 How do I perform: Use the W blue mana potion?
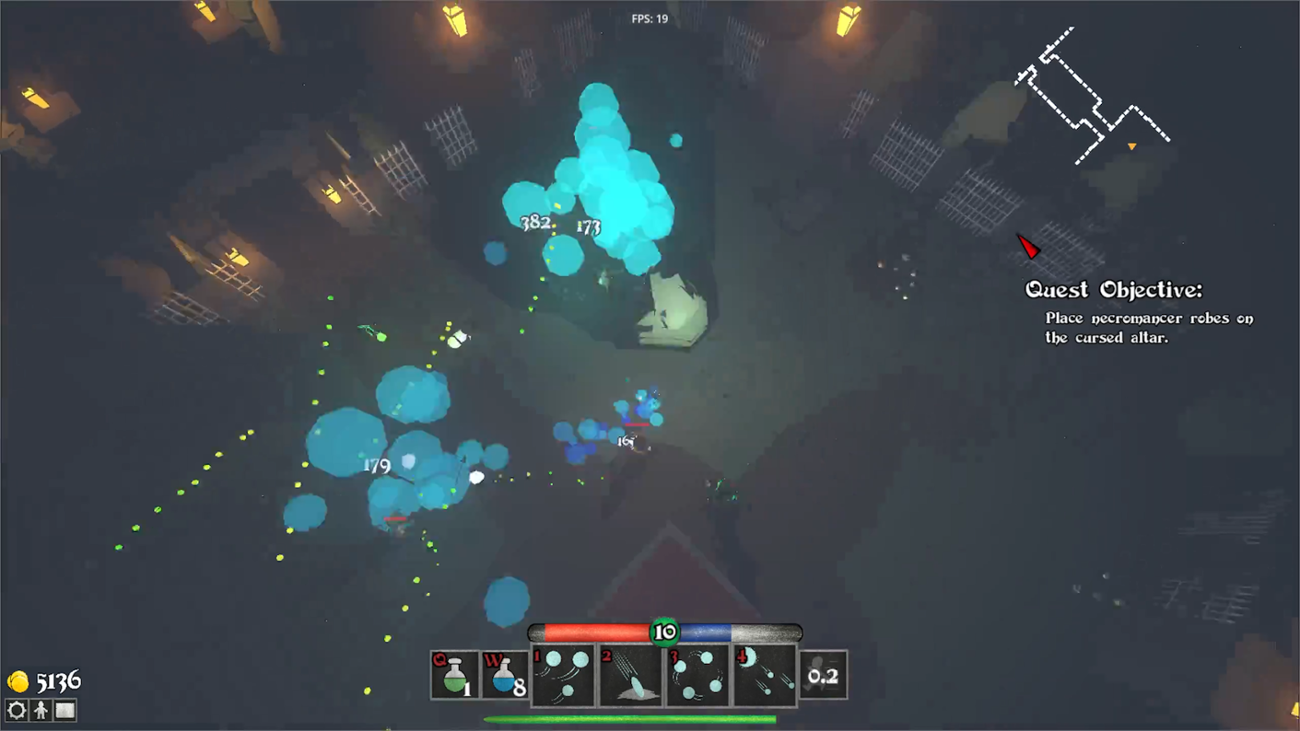coord(505,676)
